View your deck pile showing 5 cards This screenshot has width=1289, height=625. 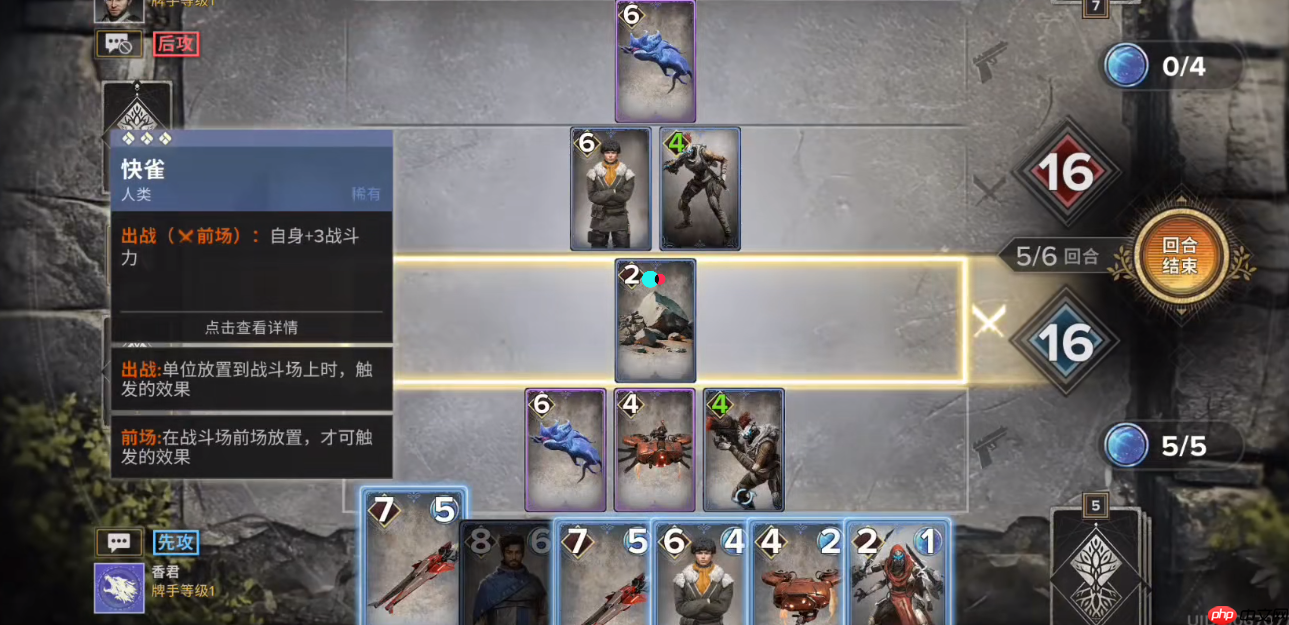[1096, 562]
